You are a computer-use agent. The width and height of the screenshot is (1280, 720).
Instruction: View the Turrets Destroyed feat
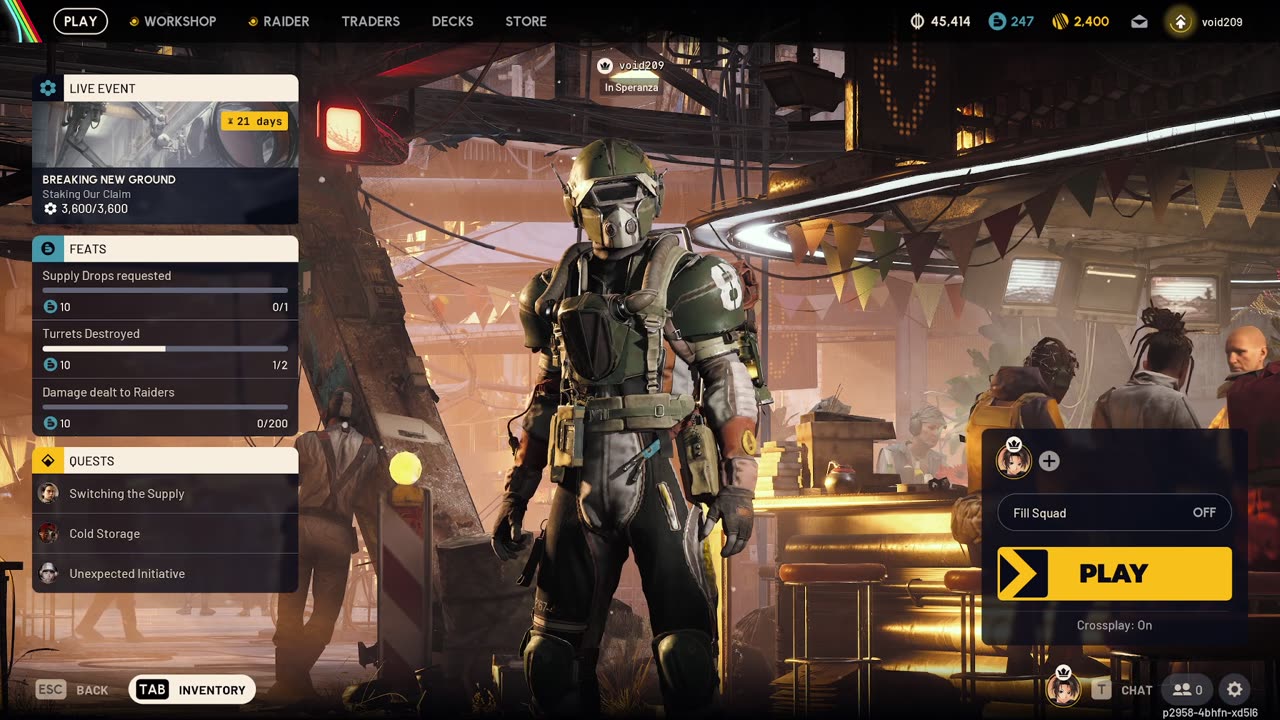click(165, 349)
